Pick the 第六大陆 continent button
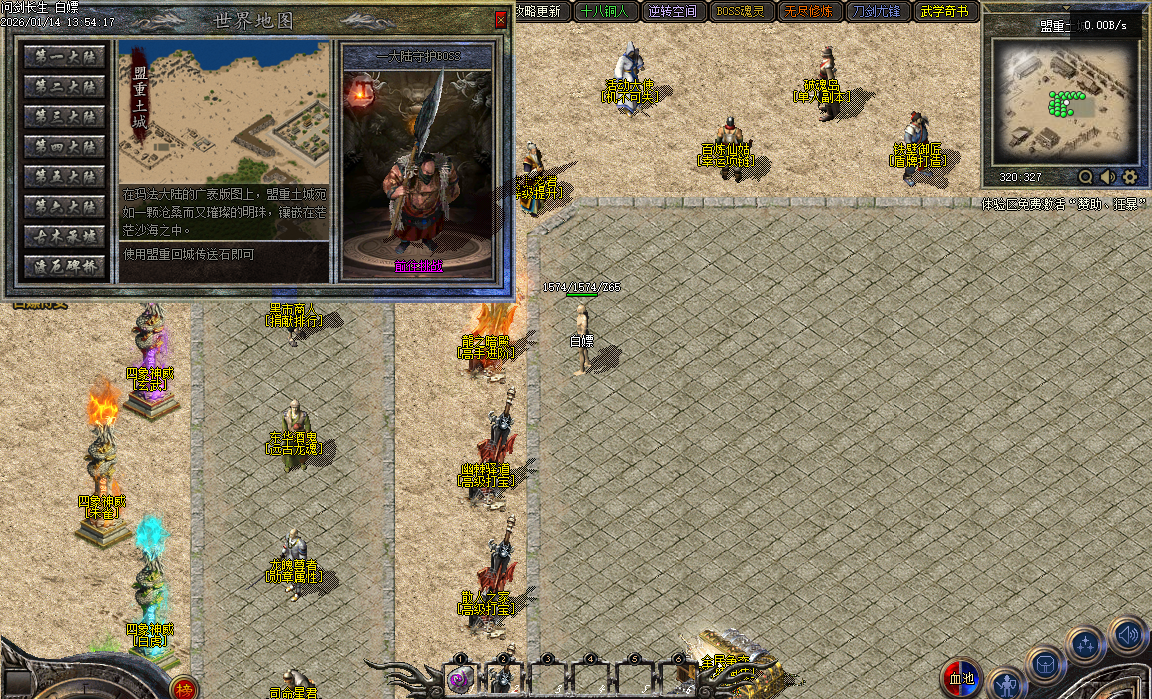Image resolution: width=1152 pixels, height=699 pixels. click(65, 208)
